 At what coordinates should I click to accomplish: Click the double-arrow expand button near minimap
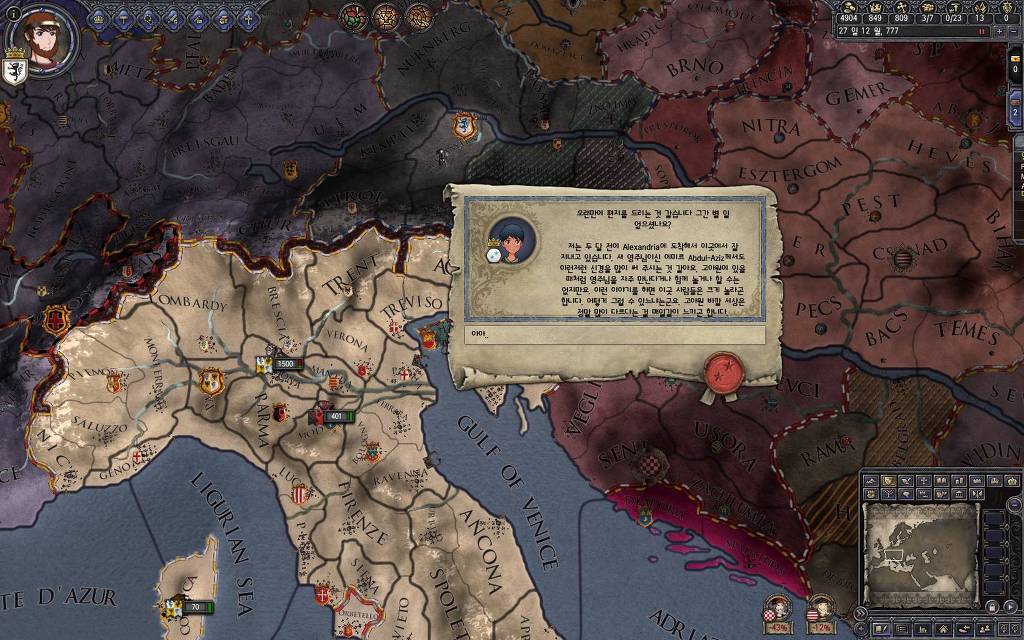tap(860, 612)
